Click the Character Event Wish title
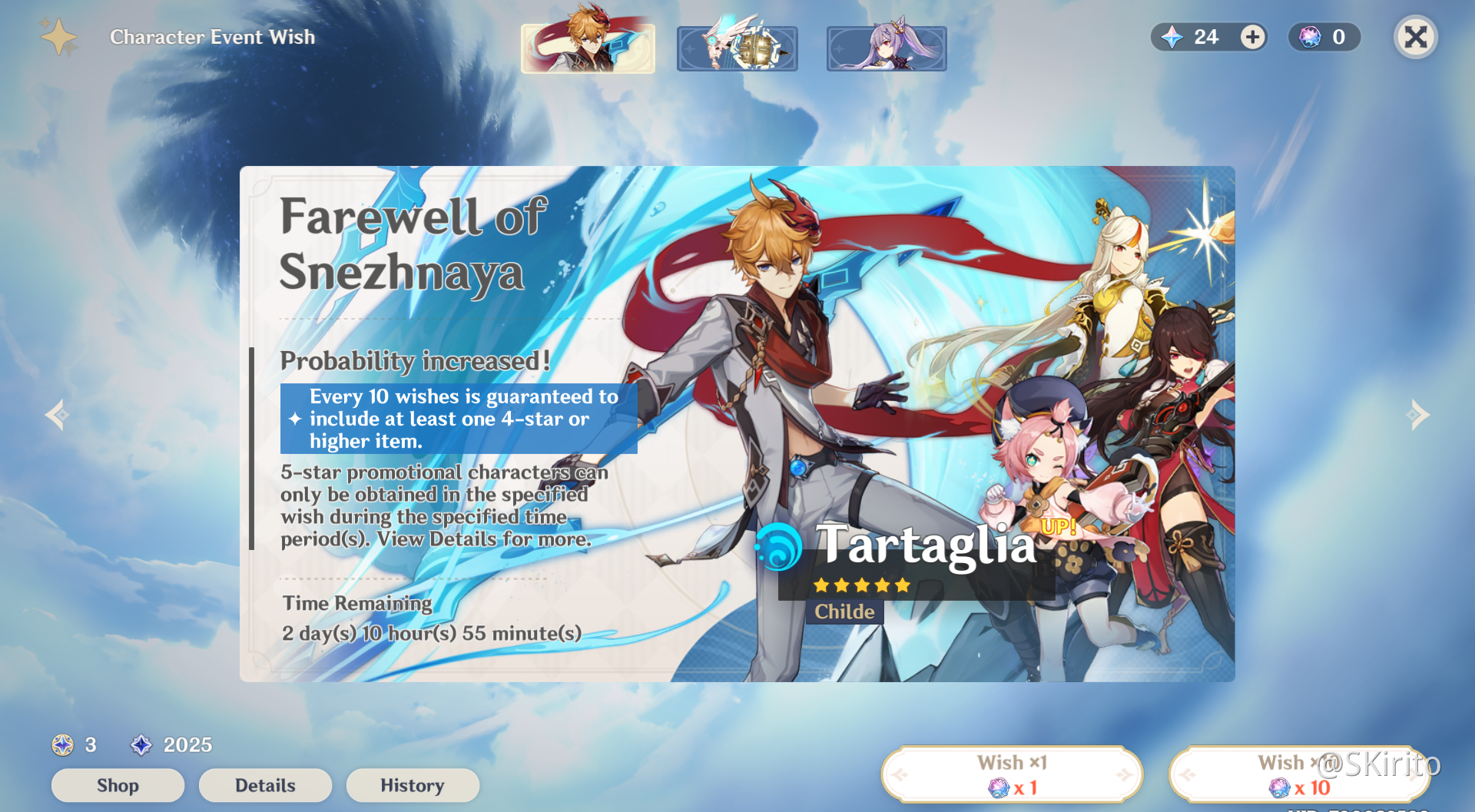 212,36
